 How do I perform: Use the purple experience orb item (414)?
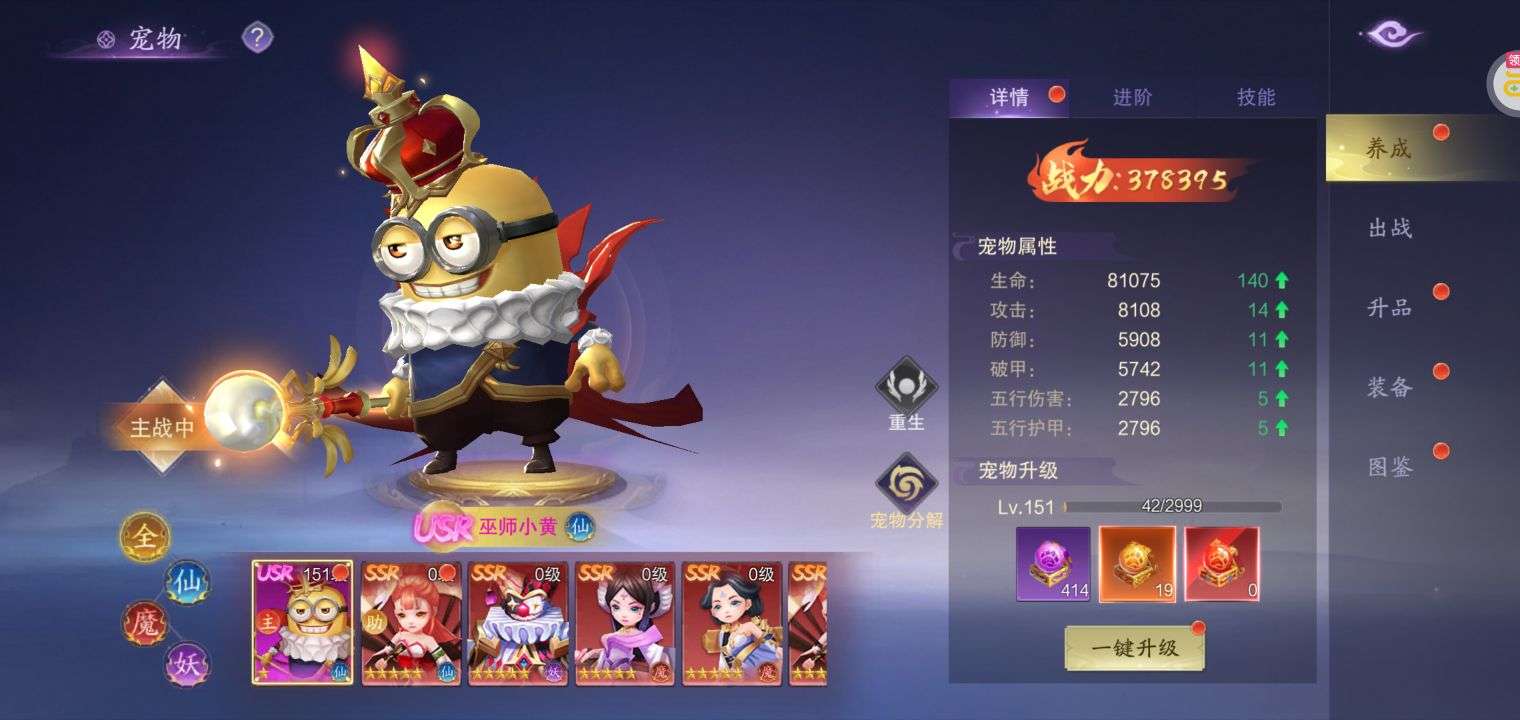(1053, 564)
